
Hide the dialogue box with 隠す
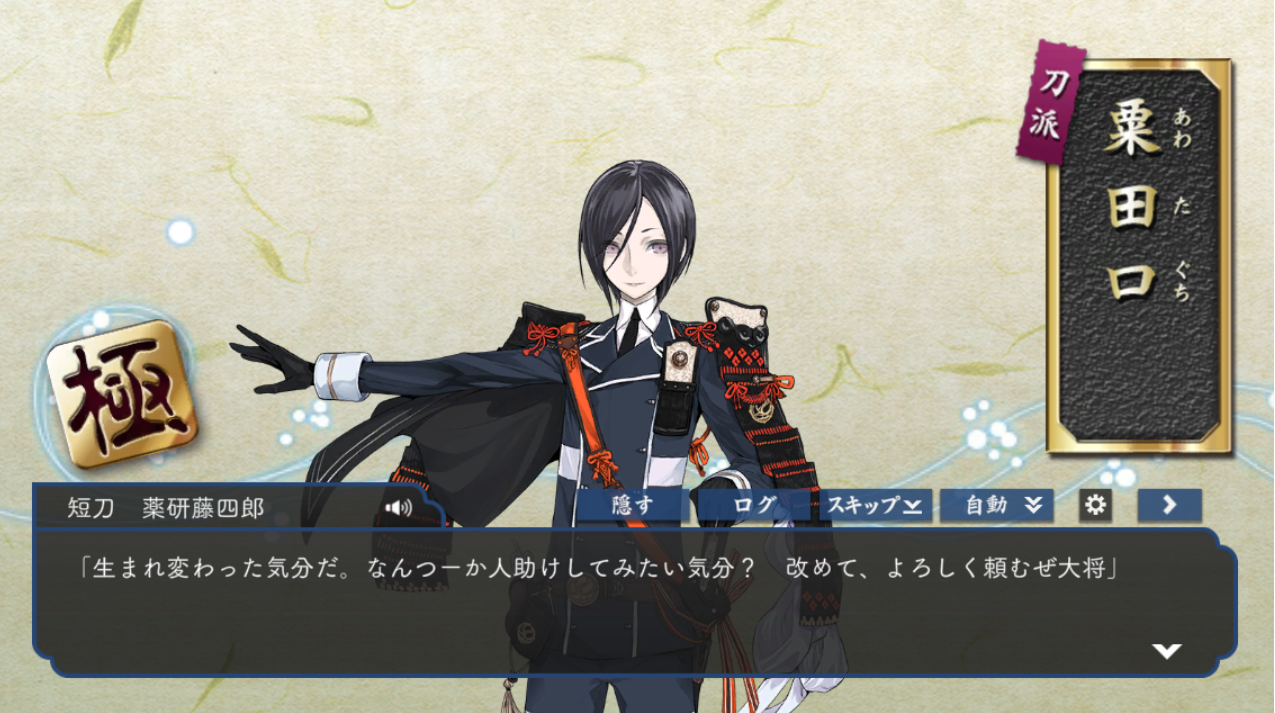point(632,506)
